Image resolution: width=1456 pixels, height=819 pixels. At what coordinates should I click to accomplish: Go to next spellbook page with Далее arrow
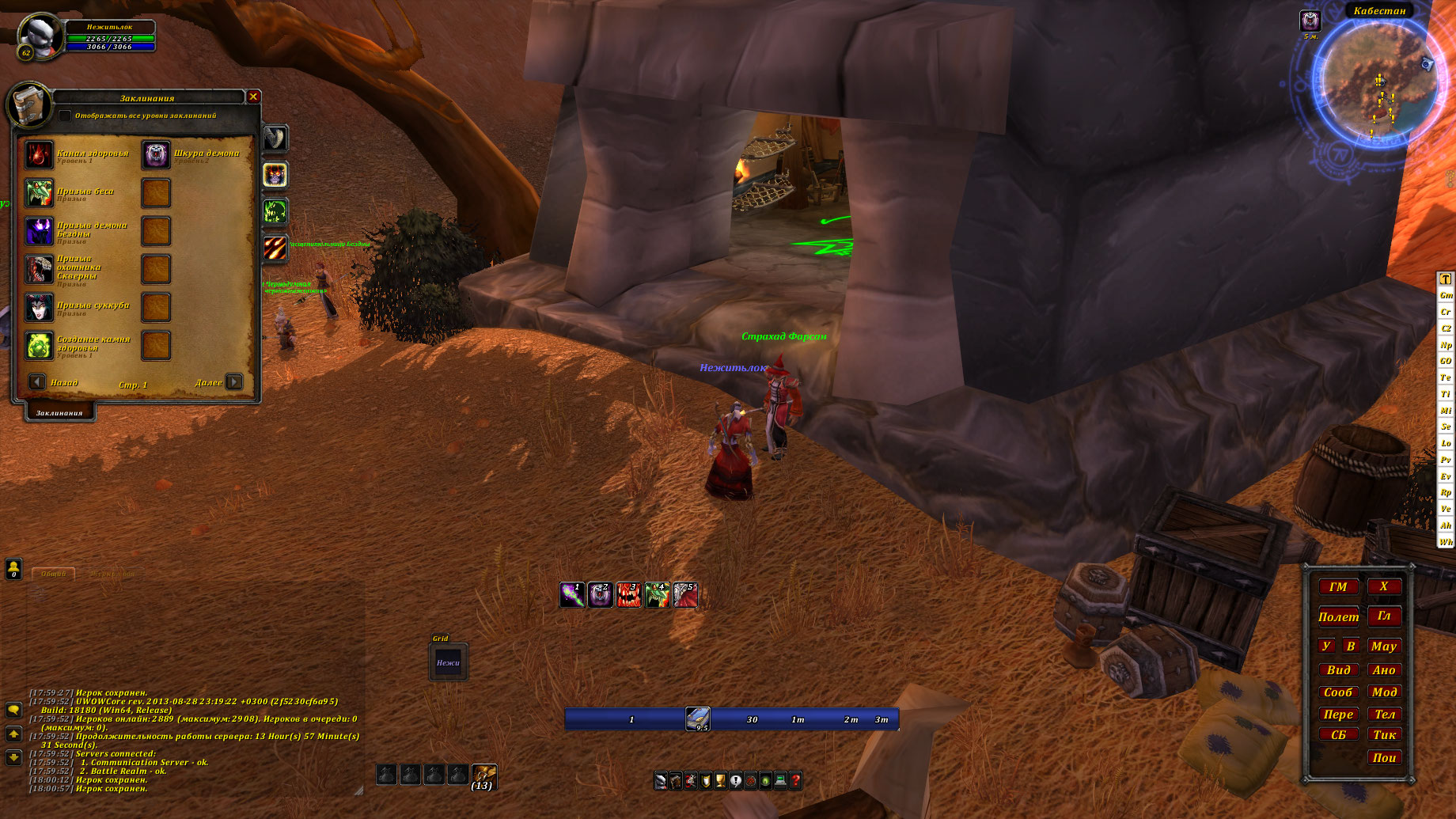click(x=234, y=382)
